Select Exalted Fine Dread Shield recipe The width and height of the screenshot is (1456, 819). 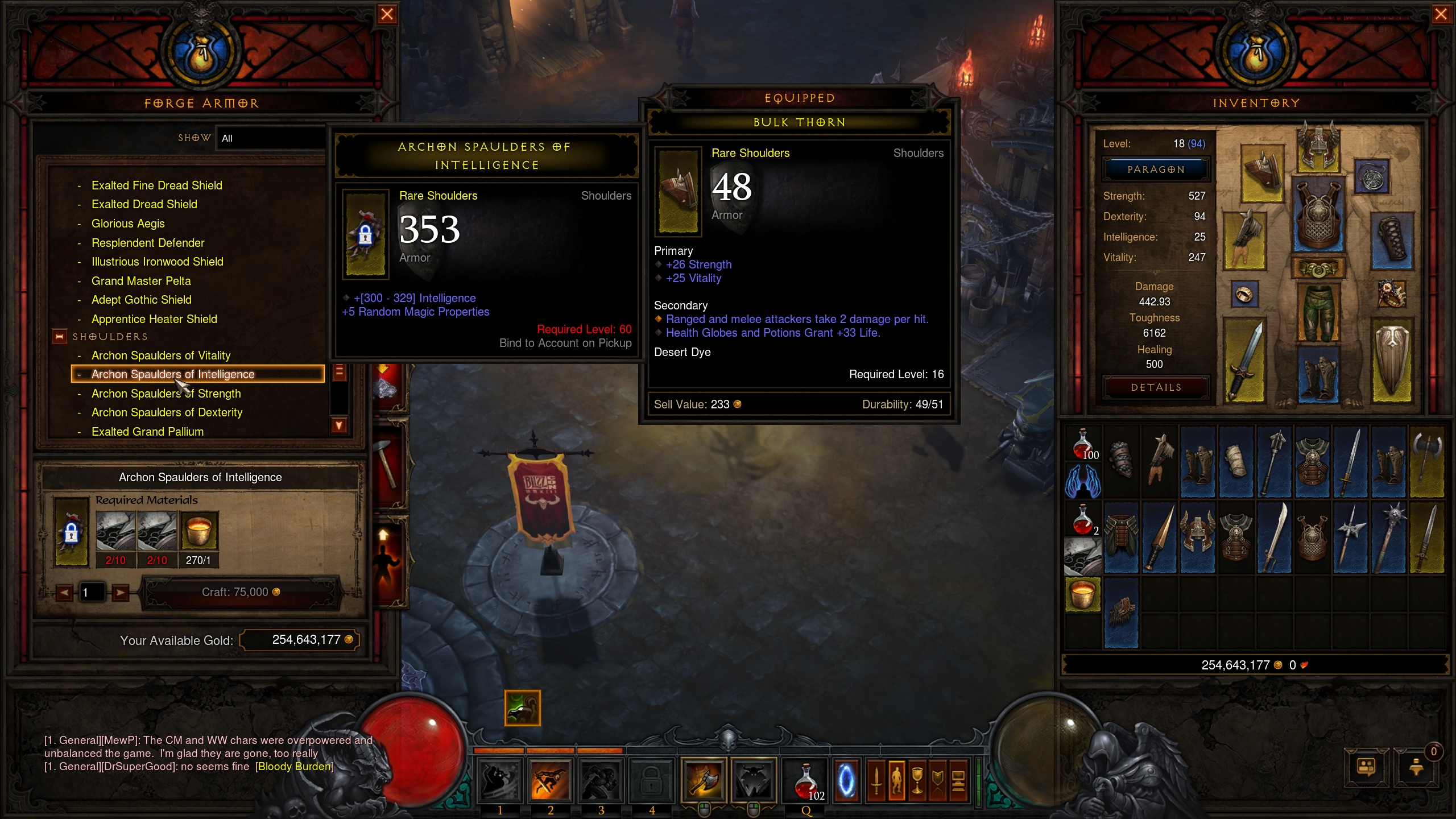click(157, 185)
